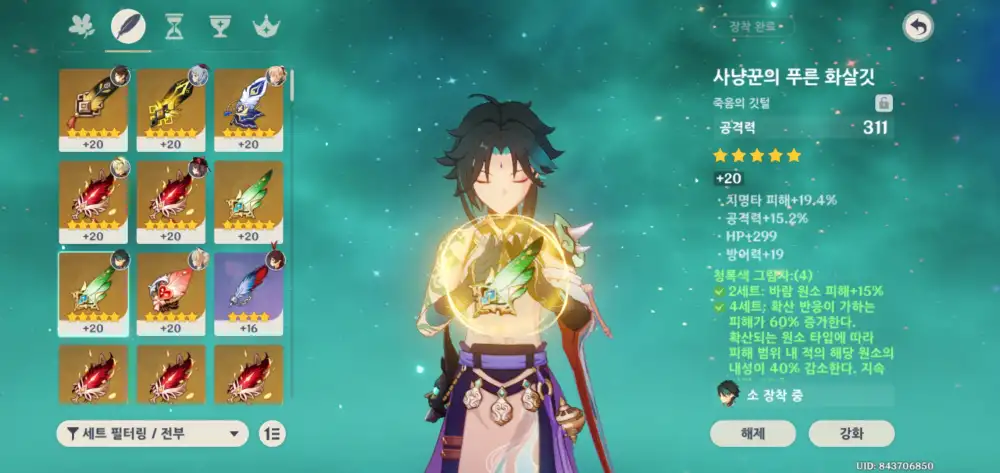
Task: Choose the purple four-star +16 feather
Action: pyautogui.click(x=249, y=292)
